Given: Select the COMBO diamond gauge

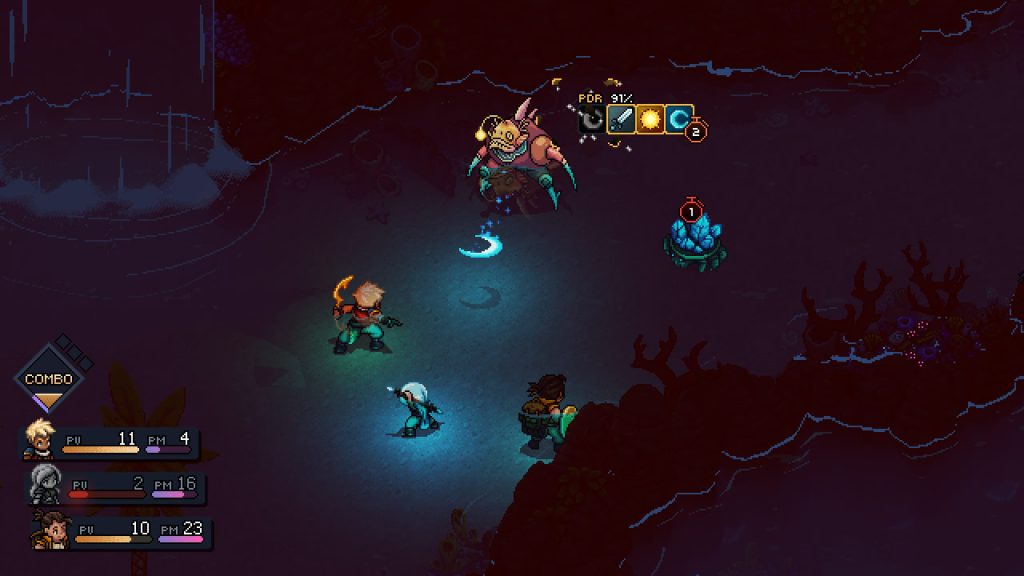Looking at the screenshot, I should [x=48, y=379].
